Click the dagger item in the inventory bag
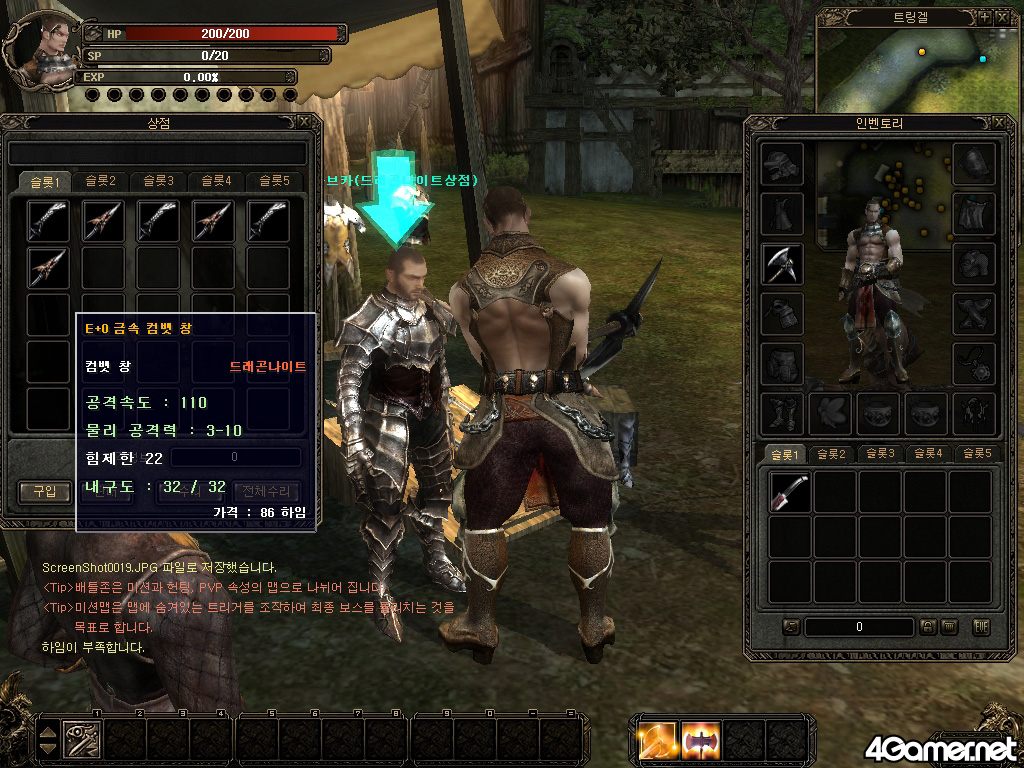 tap(789, 492)
